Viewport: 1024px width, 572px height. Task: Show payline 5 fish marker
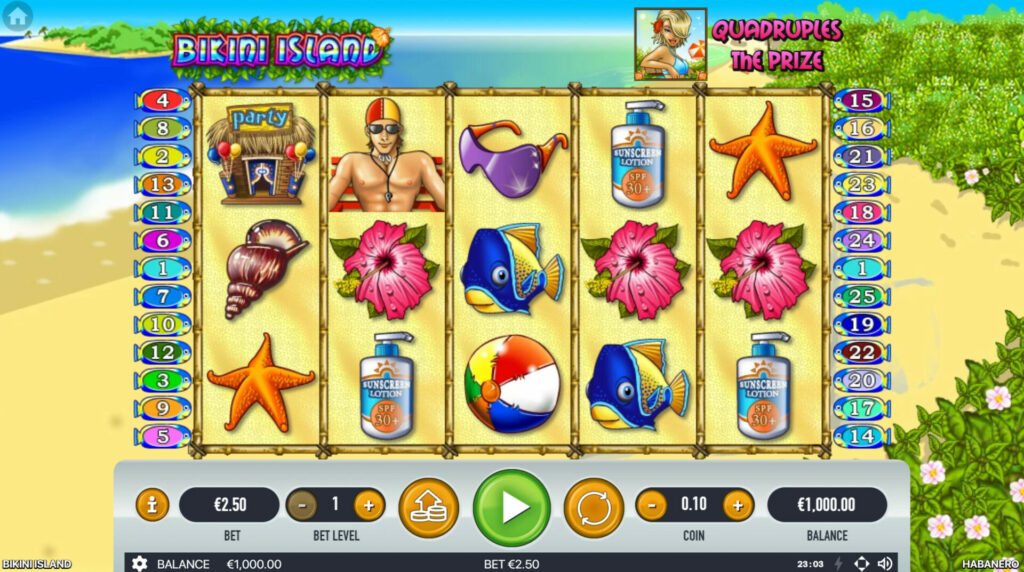(162, 436)
